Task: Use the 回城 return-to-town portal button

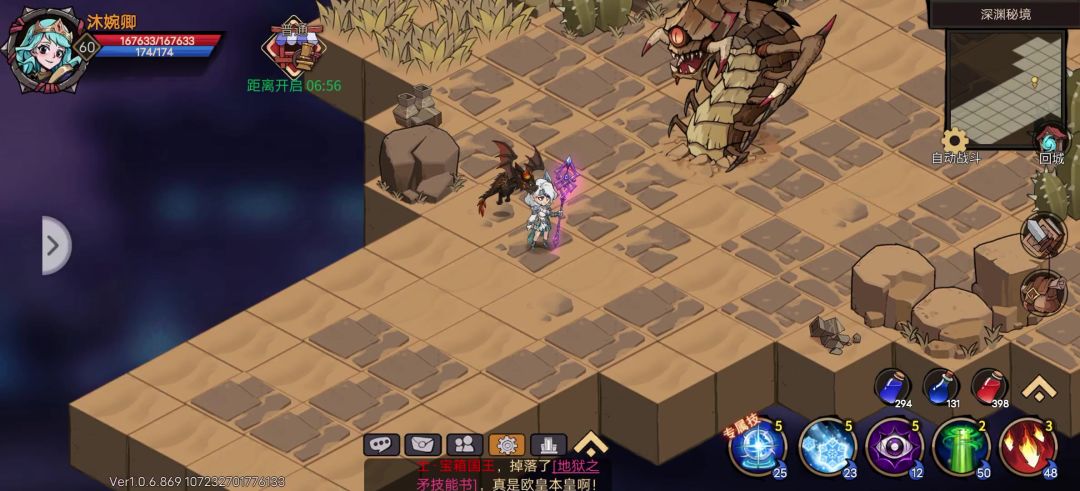Action: coord(1050,141)
